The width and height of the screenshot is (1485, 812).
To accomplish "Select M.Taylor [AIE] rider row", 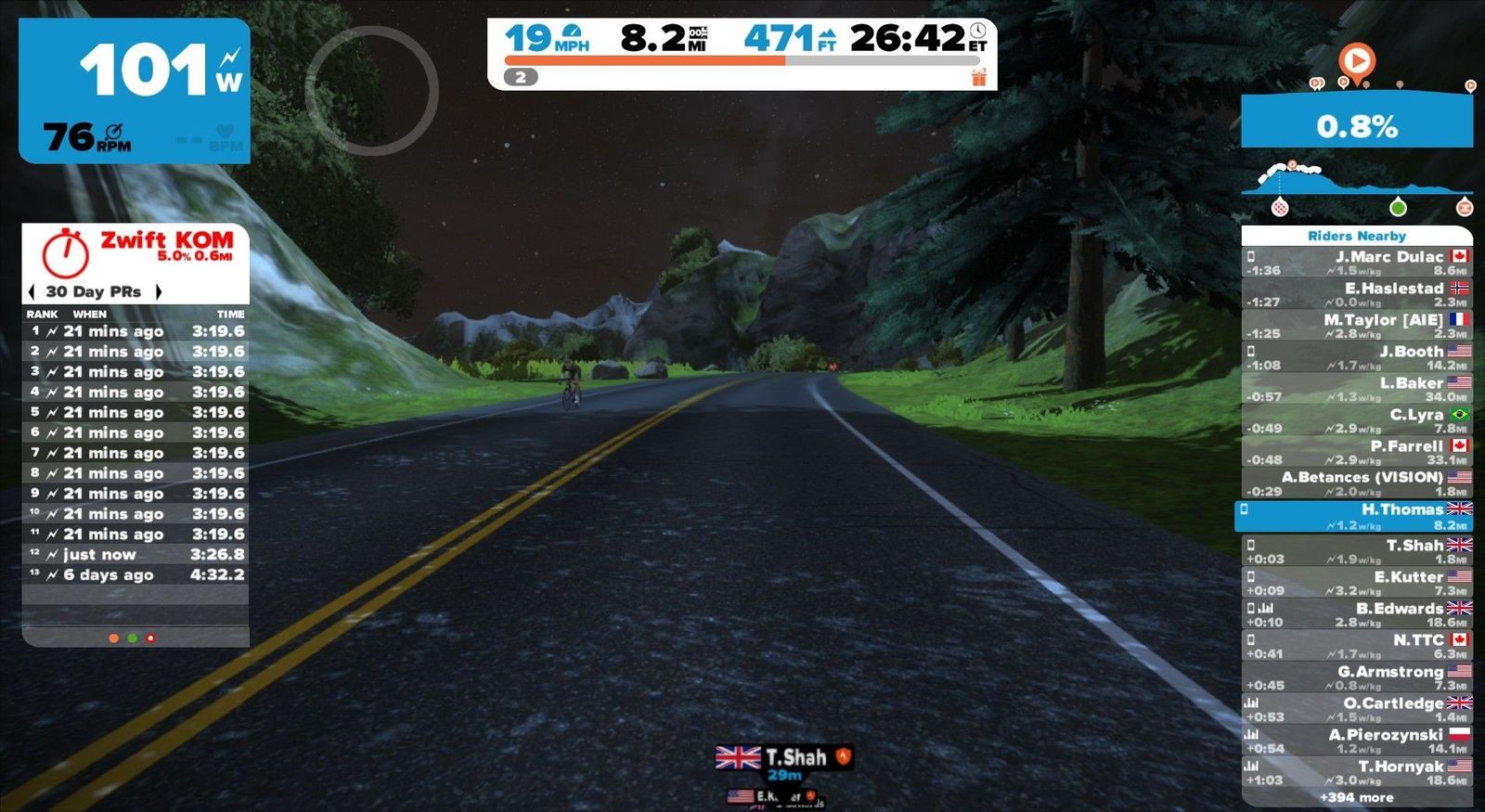I will 1356,326.
